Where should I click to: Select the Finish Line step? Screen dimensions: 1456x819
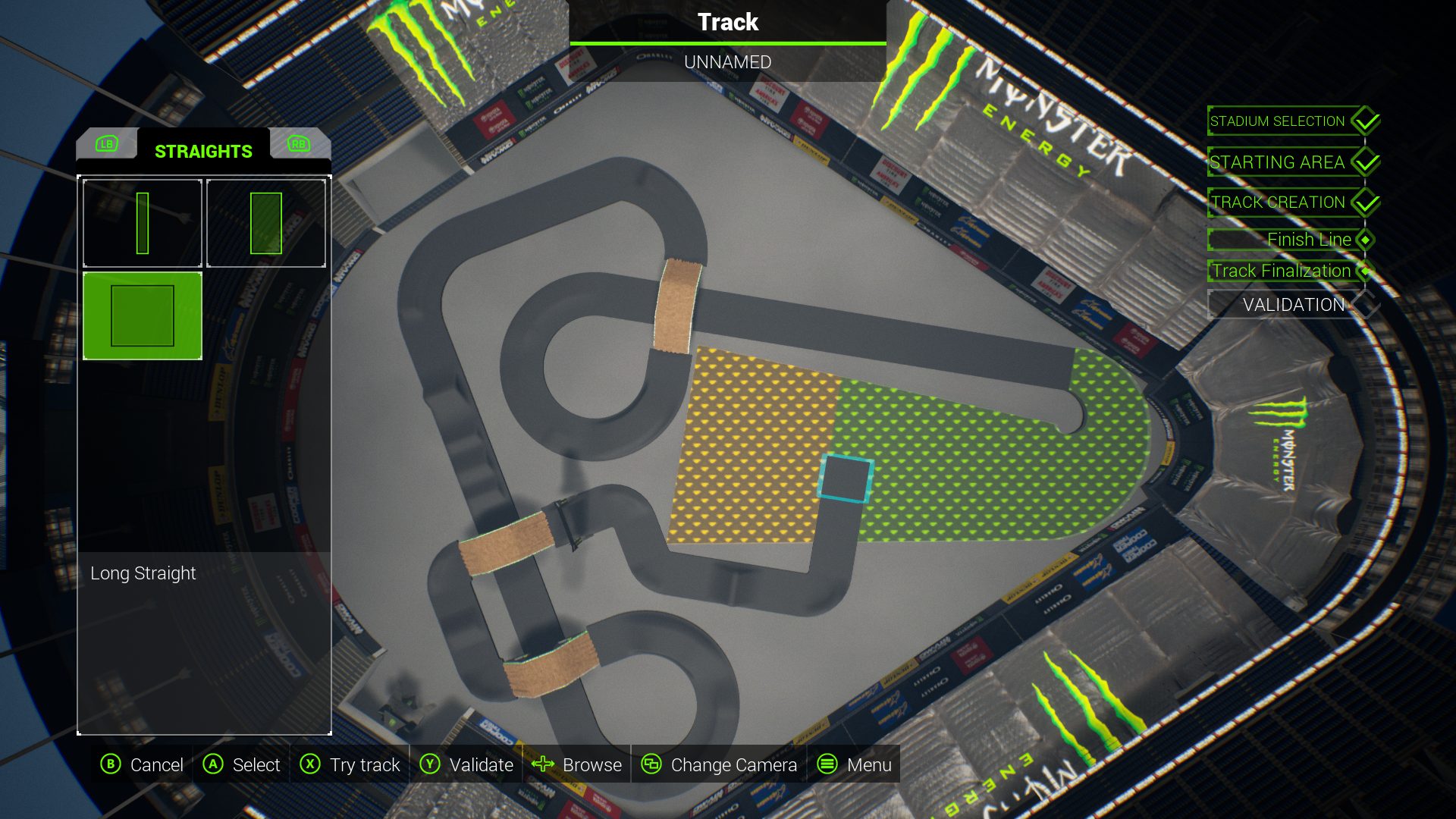tap(1308, 240)
